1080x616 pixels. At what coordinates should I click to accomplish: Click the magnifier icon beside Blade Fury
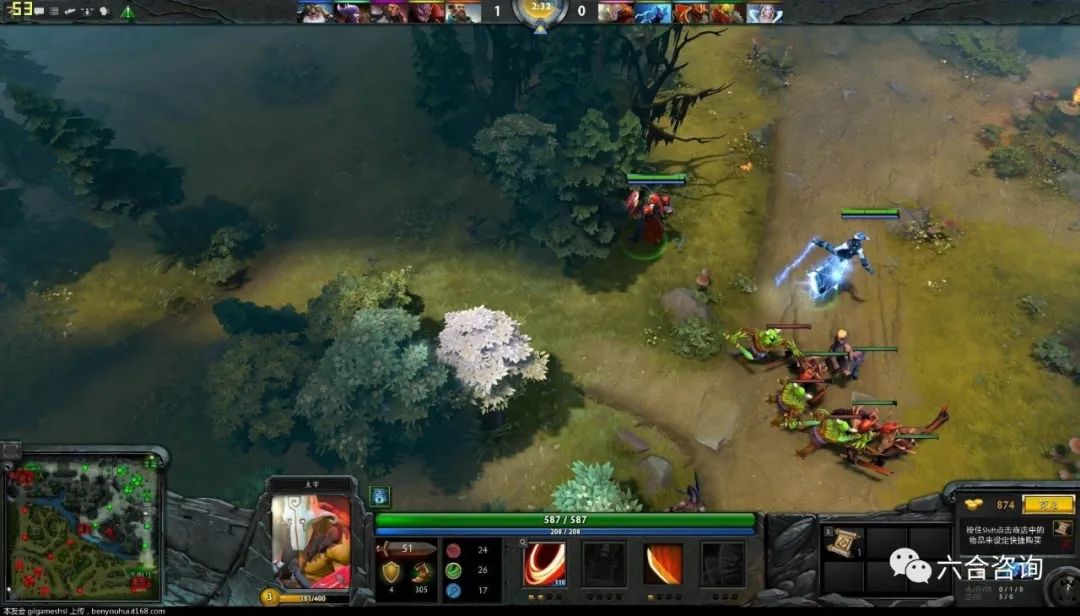523,541
